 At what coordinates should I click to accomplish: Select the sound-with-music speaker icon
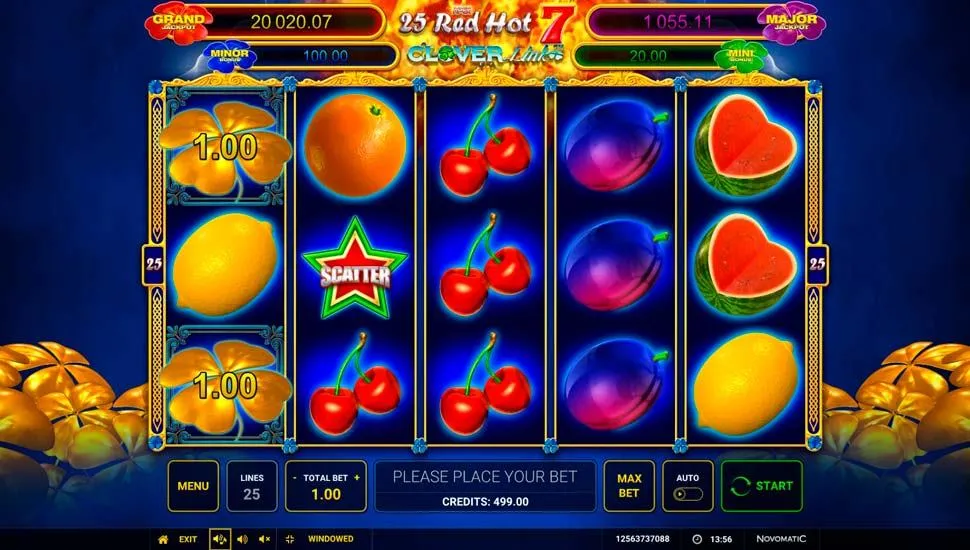[220, 539]
